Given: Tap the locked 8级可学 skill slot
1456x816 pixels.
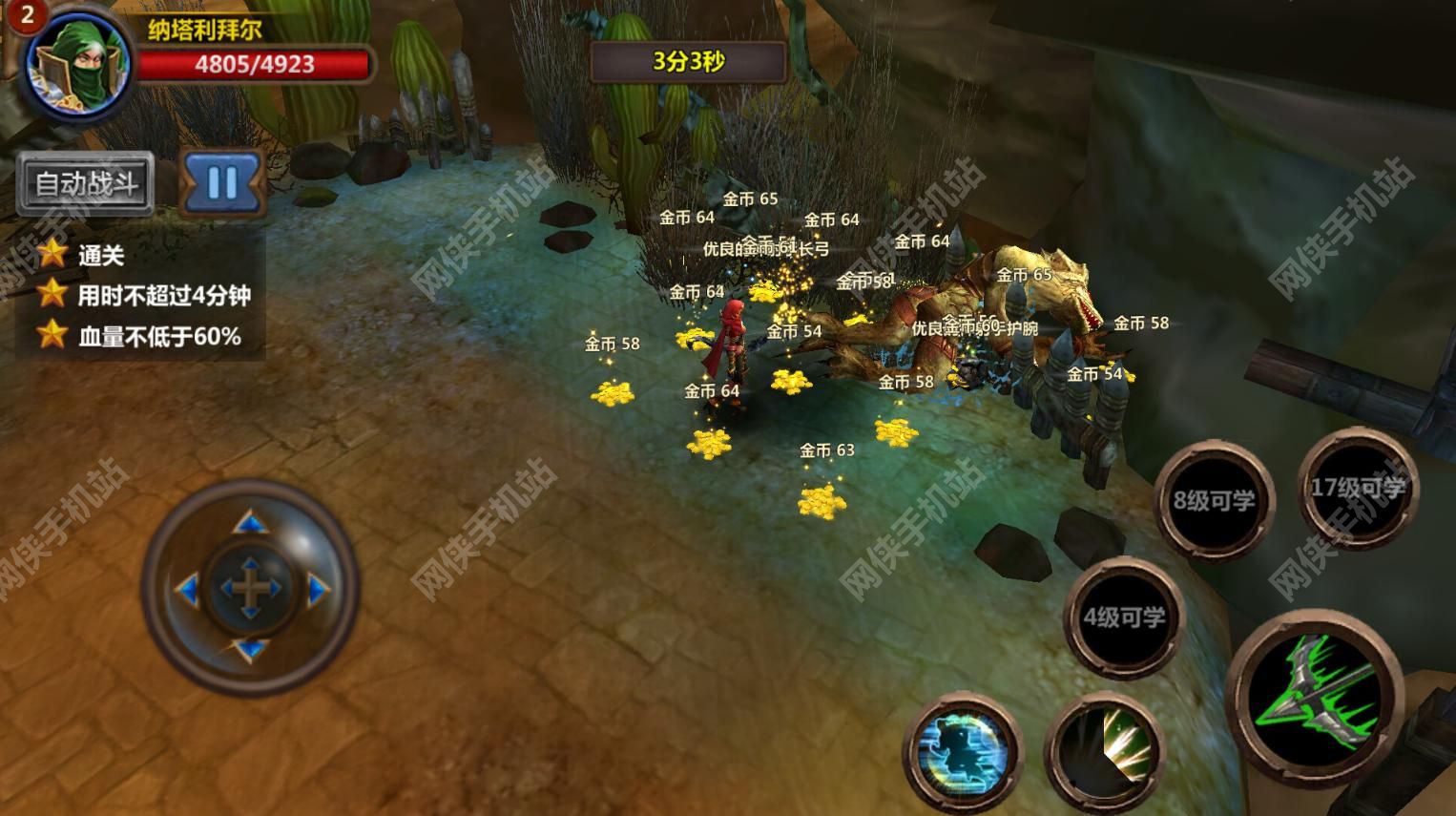Looking at the screenshot, I should click(1214, 500).
